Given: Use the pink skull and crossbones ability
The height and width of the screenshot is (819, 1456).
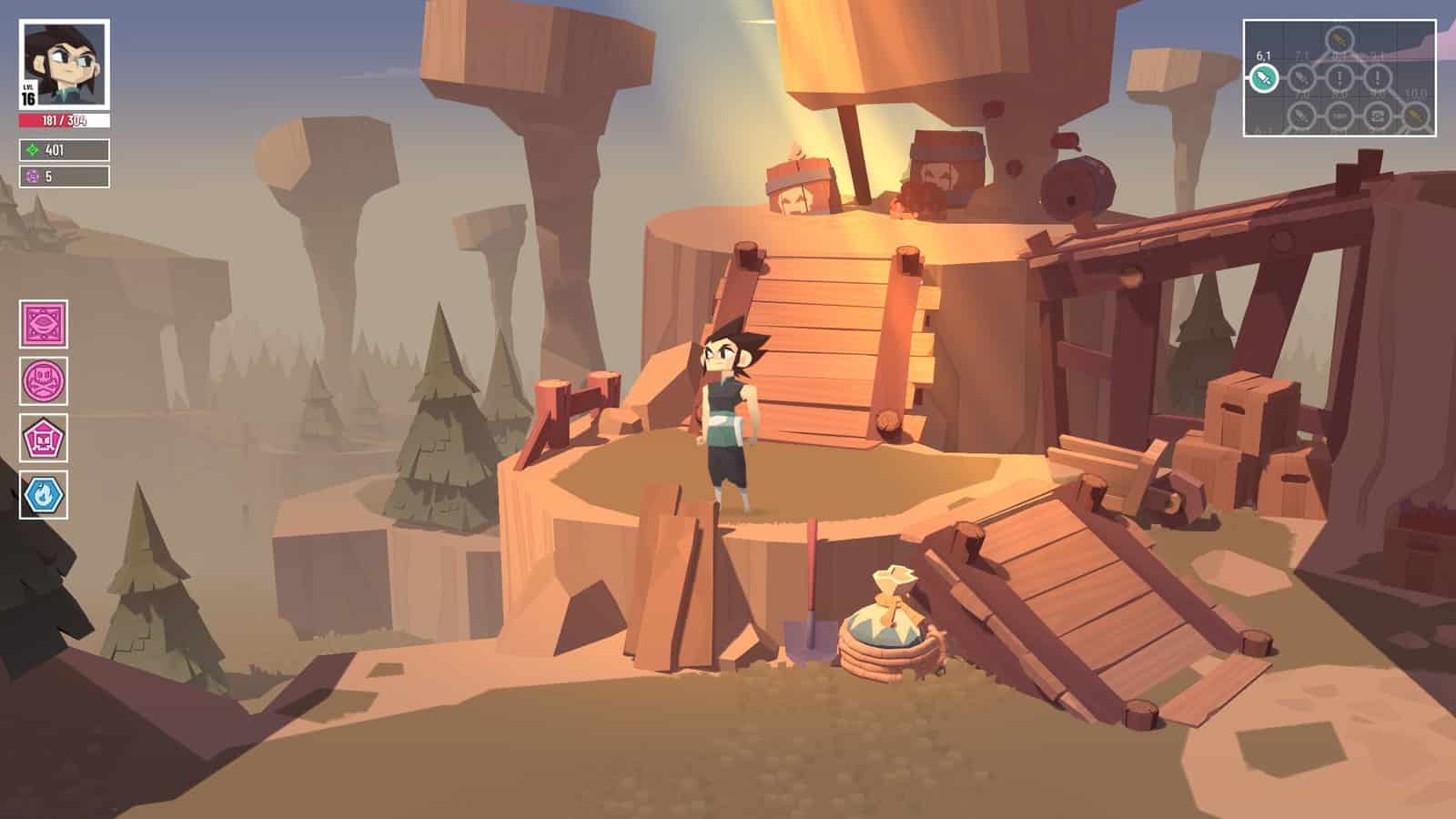Looking at the screenshot, I should (44, 380).
